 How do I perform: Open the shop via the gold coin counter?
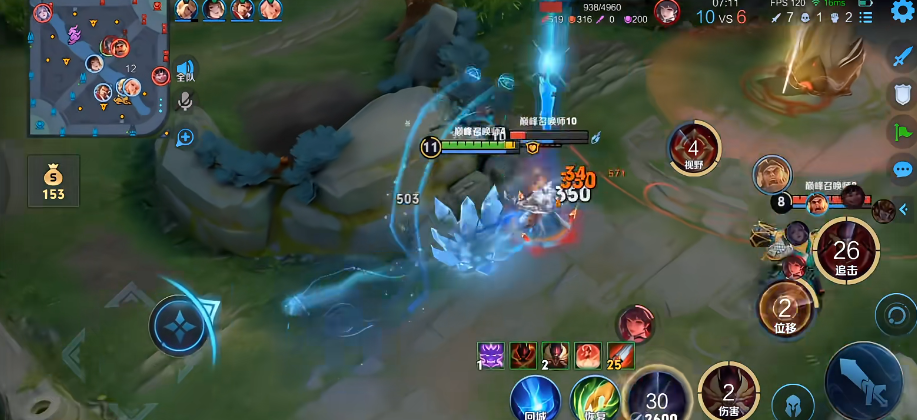(53, 181)
